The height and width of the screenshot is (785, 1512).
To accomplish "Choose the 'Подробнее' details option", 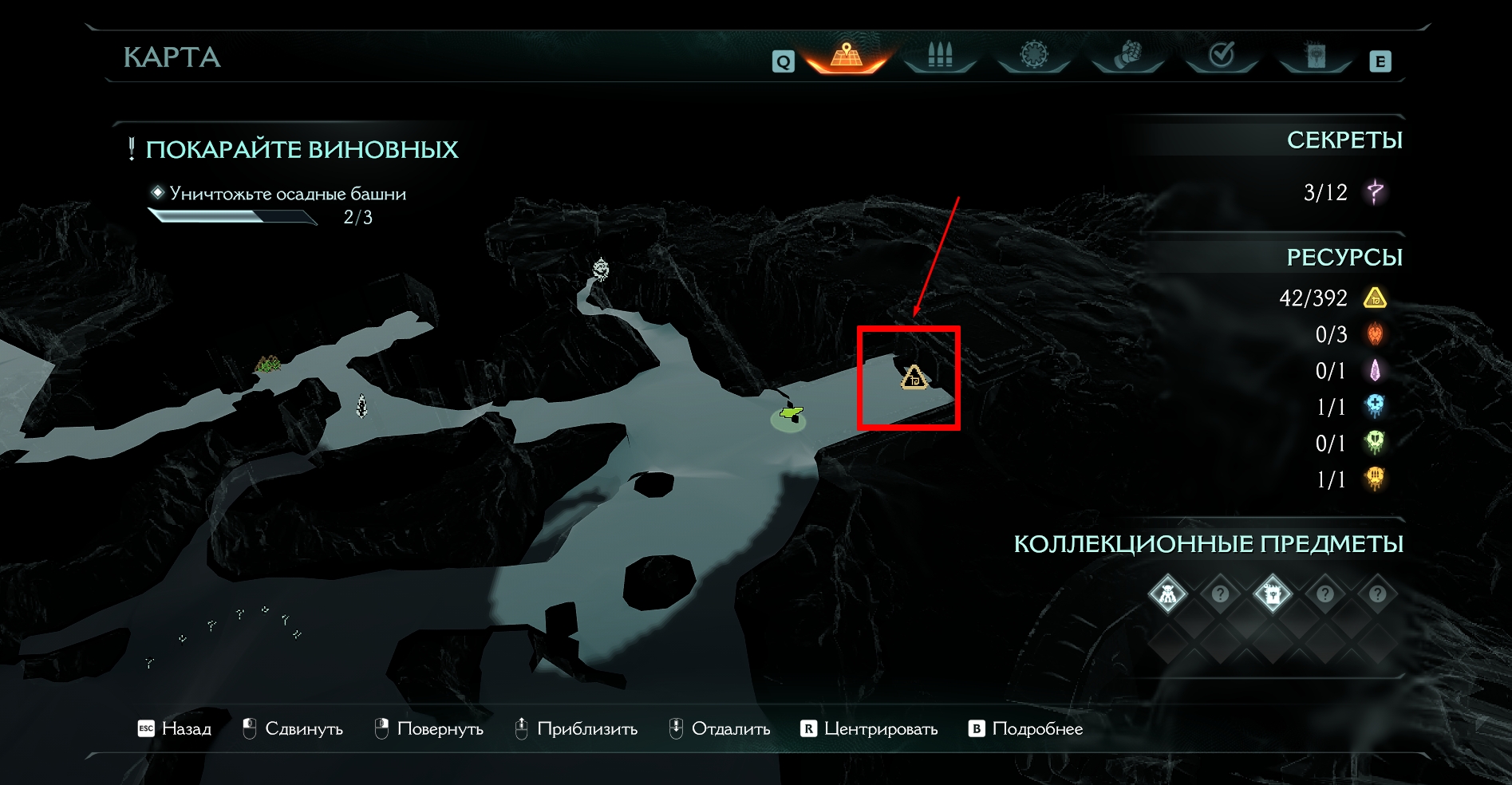I will point(1026,728).
